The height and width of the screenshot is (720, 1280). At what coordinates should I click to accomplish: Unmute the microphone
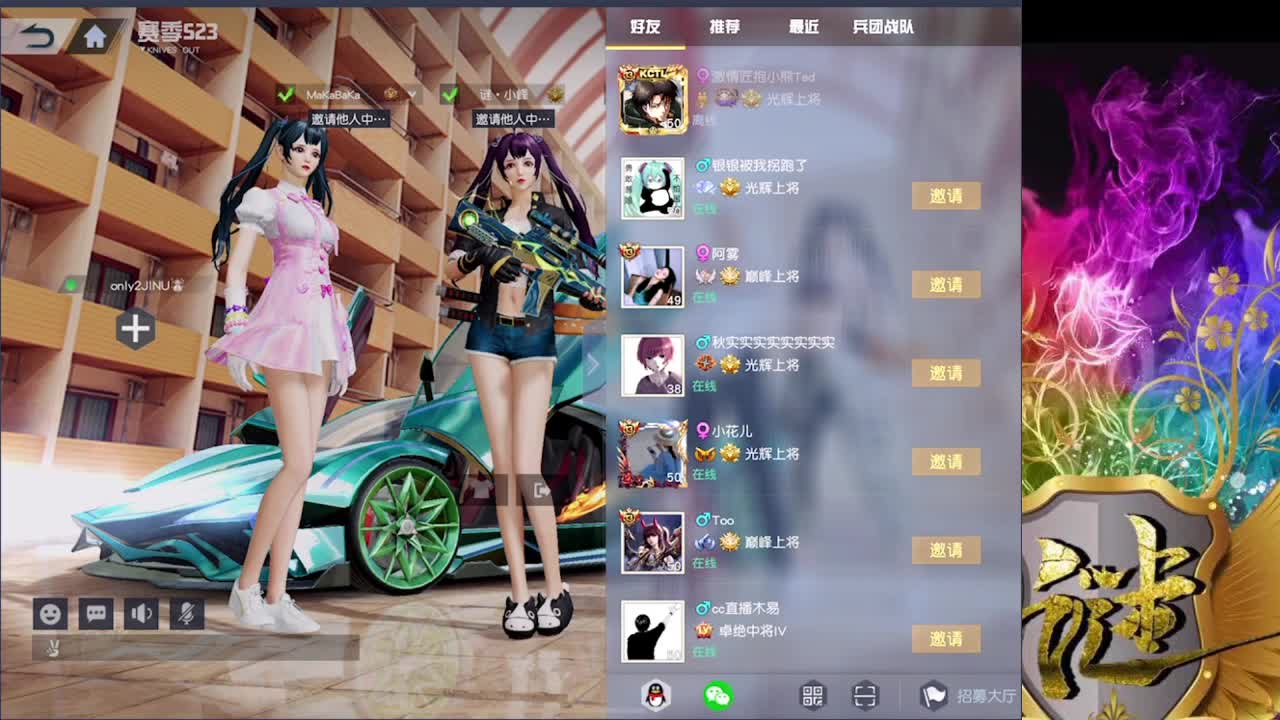[189, 614]
